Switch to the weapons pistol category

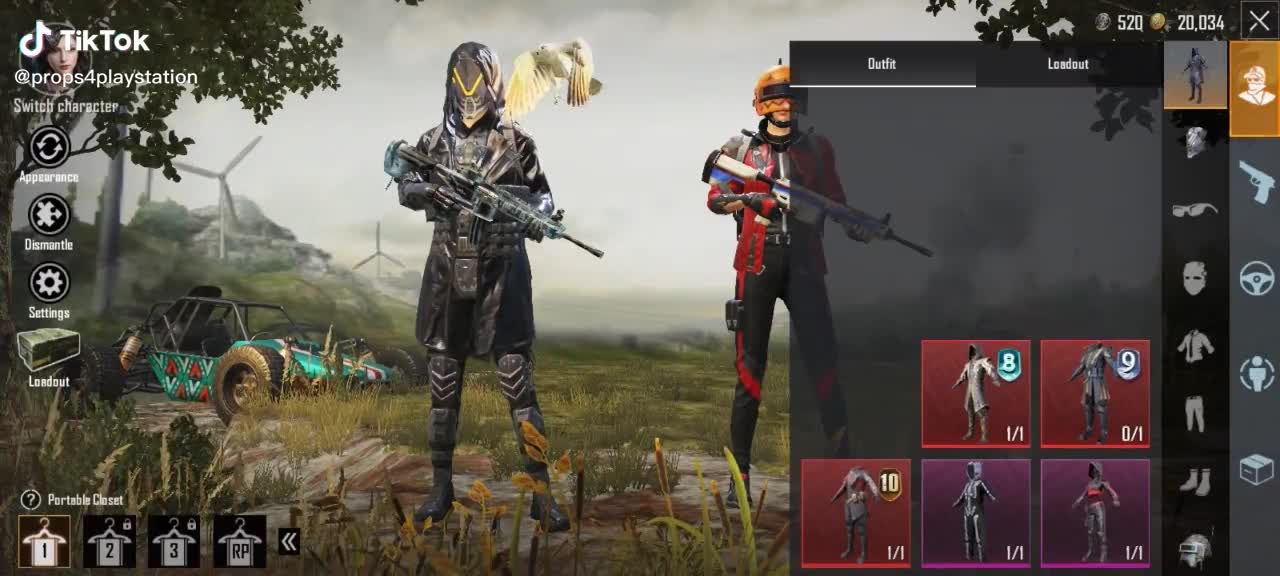tap(1256, 182)
